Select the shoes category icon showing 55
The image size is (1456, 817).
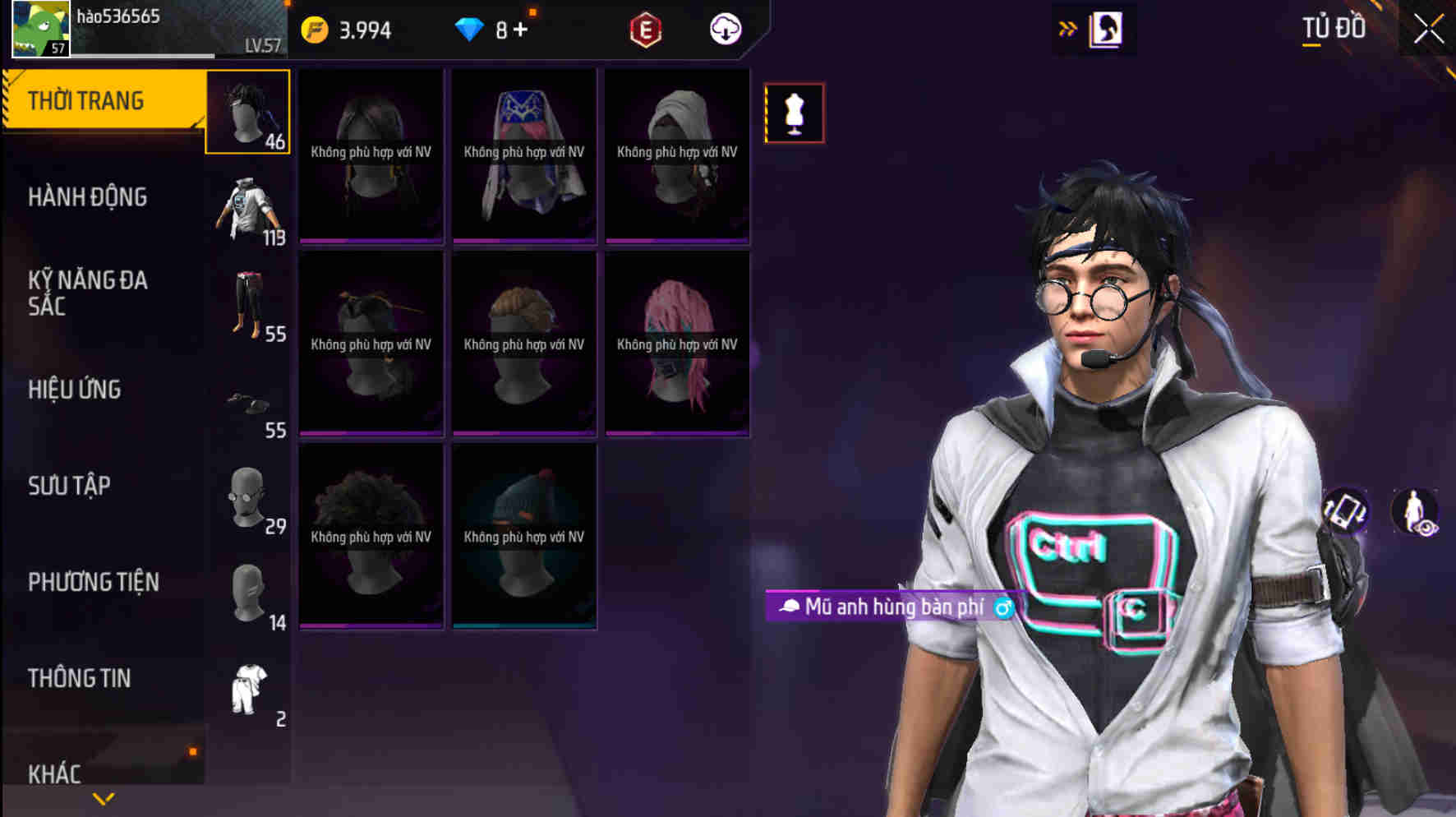click(248, 403)
